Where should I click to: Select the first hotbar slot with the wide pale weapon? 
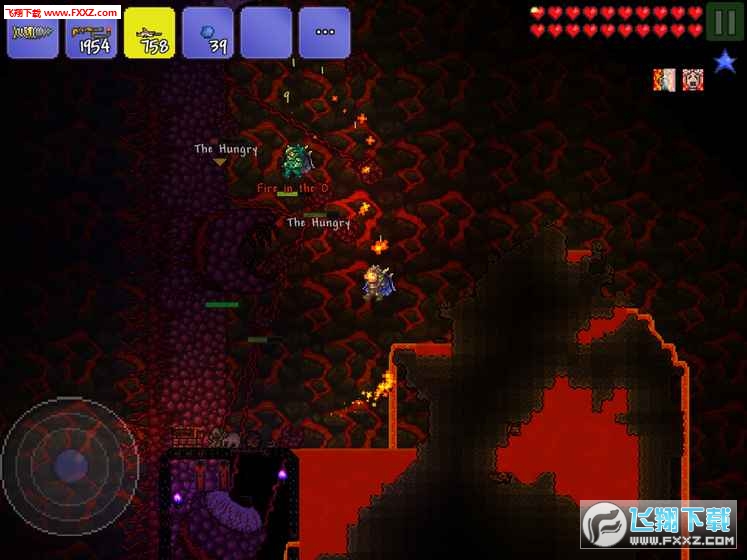click(32, 33)
